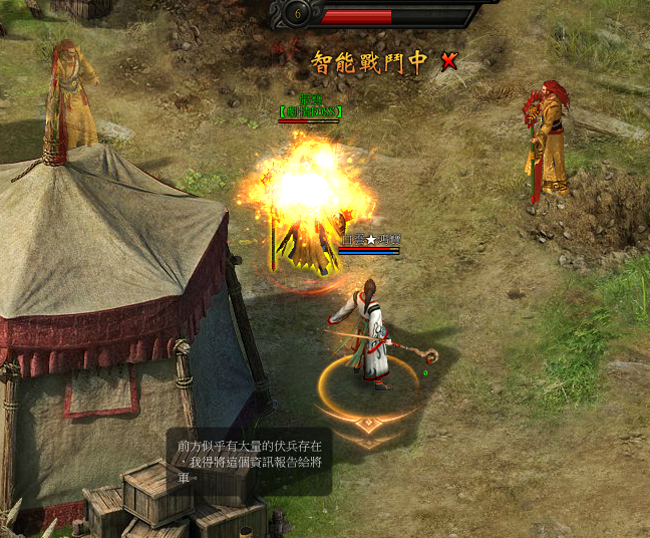The width and height of the screenshot is (650, 538).
Task: Cancel auto-battle with the red X
Action: (x=449, y=61)
